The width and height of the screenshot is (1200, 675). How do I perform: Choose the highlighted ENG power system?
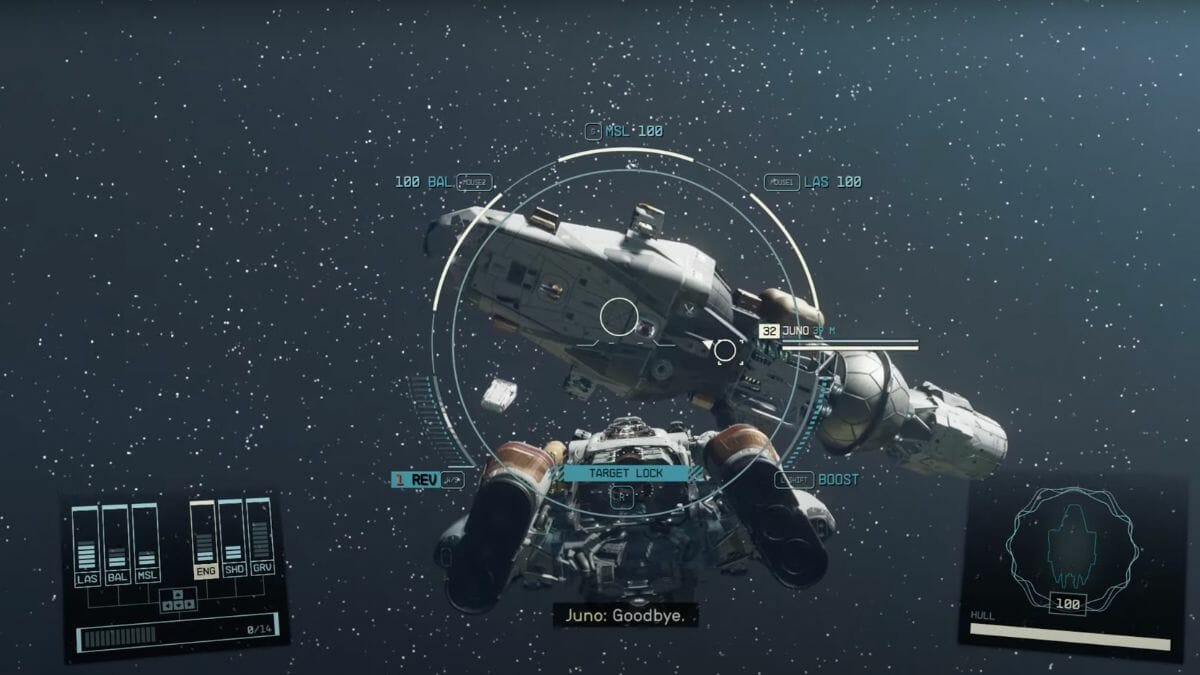[x=205, y=540]
